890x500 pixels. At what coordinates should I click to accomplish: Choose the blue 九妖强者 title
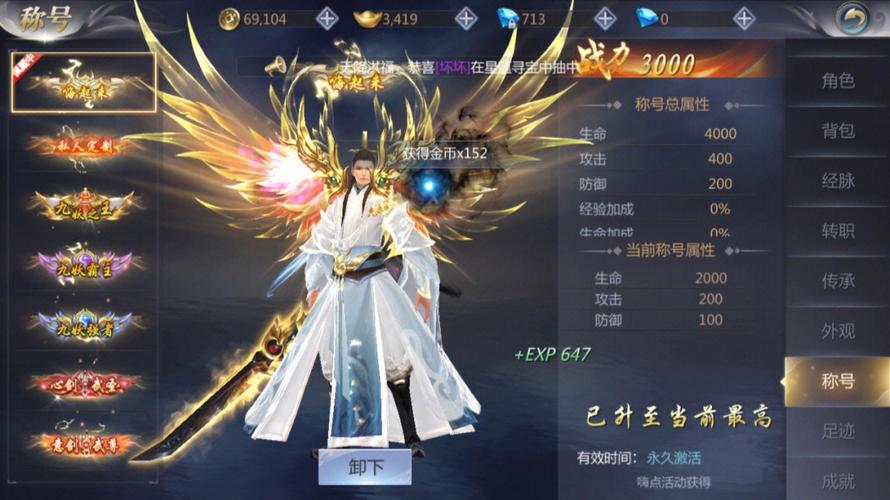point(84,324)
